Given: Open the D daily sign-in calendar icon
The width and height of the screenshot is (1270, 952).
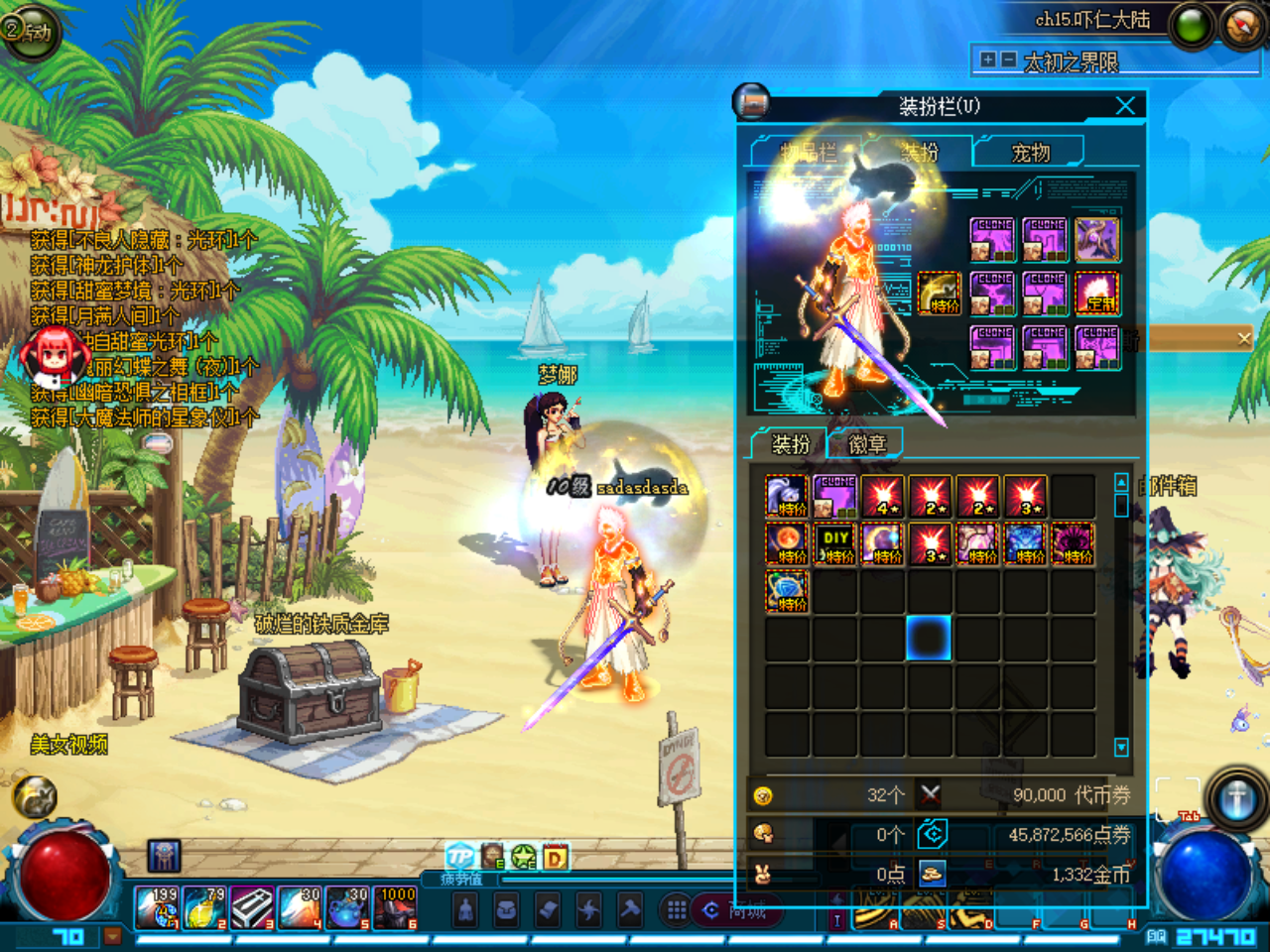Looking at the screenshot, I should pos(553,856).
